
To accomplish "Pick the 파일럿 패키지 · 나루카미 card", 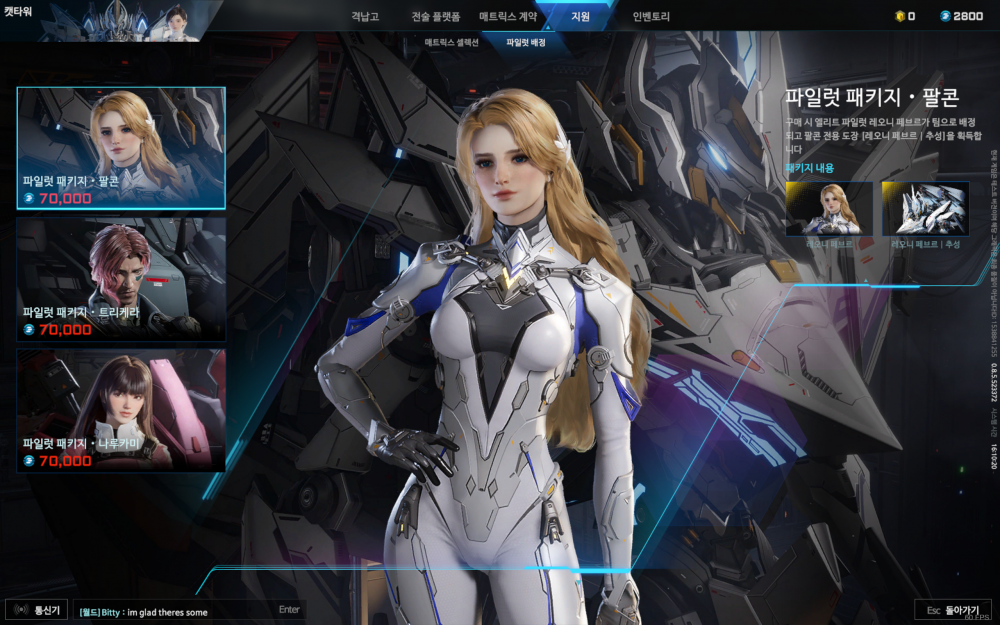I will (121, 410).
